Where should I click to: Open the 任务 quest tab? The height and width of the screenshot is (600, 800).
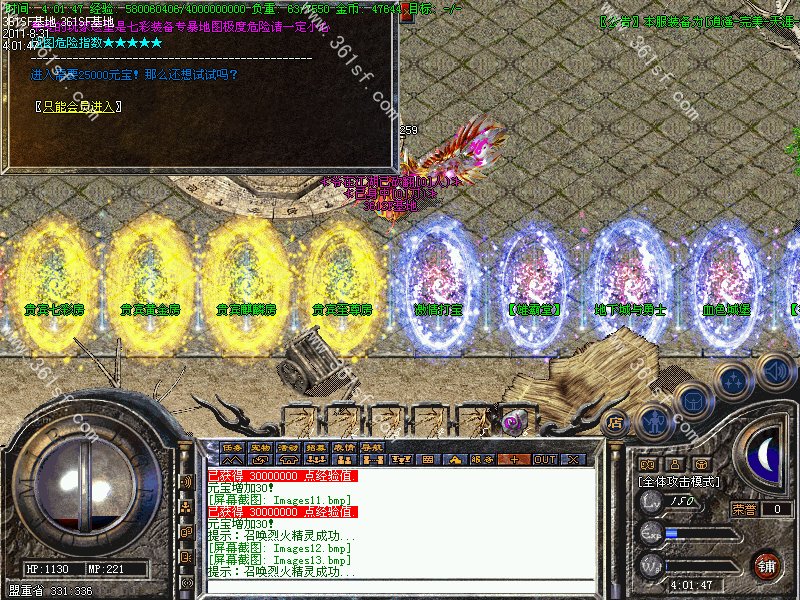[233, 447]
